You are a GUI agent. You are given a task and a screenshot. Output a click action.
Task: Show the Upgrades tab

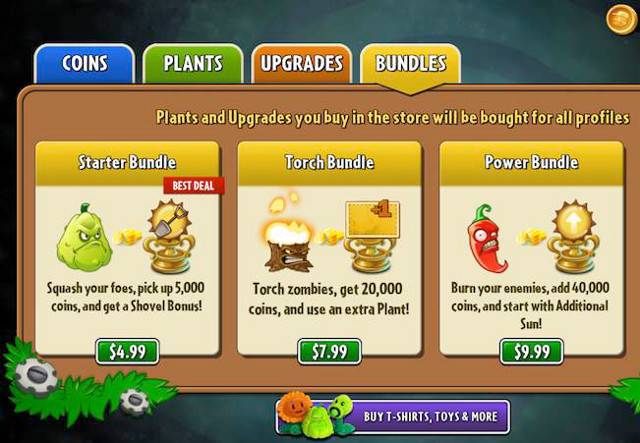click(x=301, y=64)
